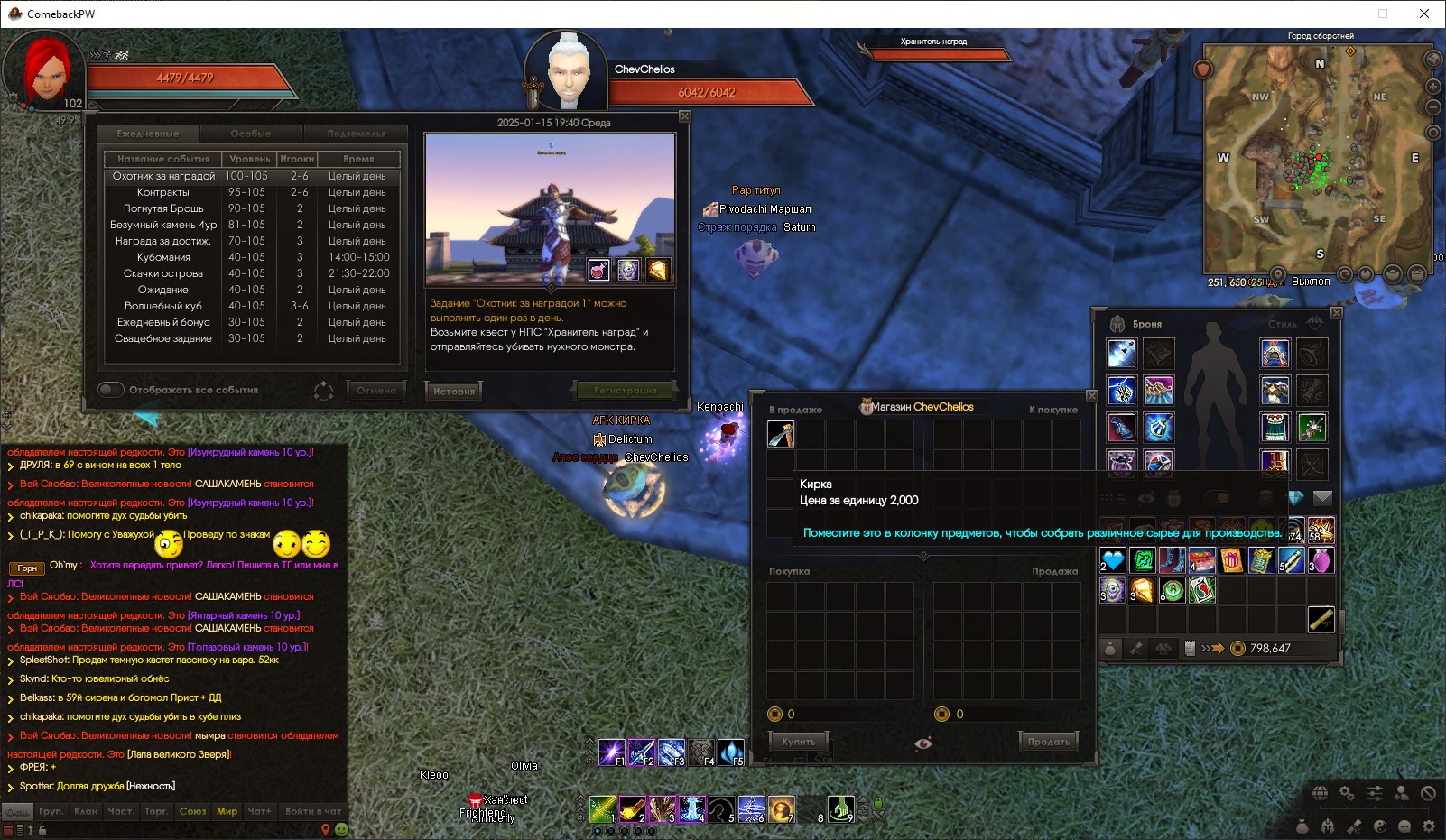
Task: Switch to the Особые events tab
Action: pyautogui.click(x=251, y=134)
